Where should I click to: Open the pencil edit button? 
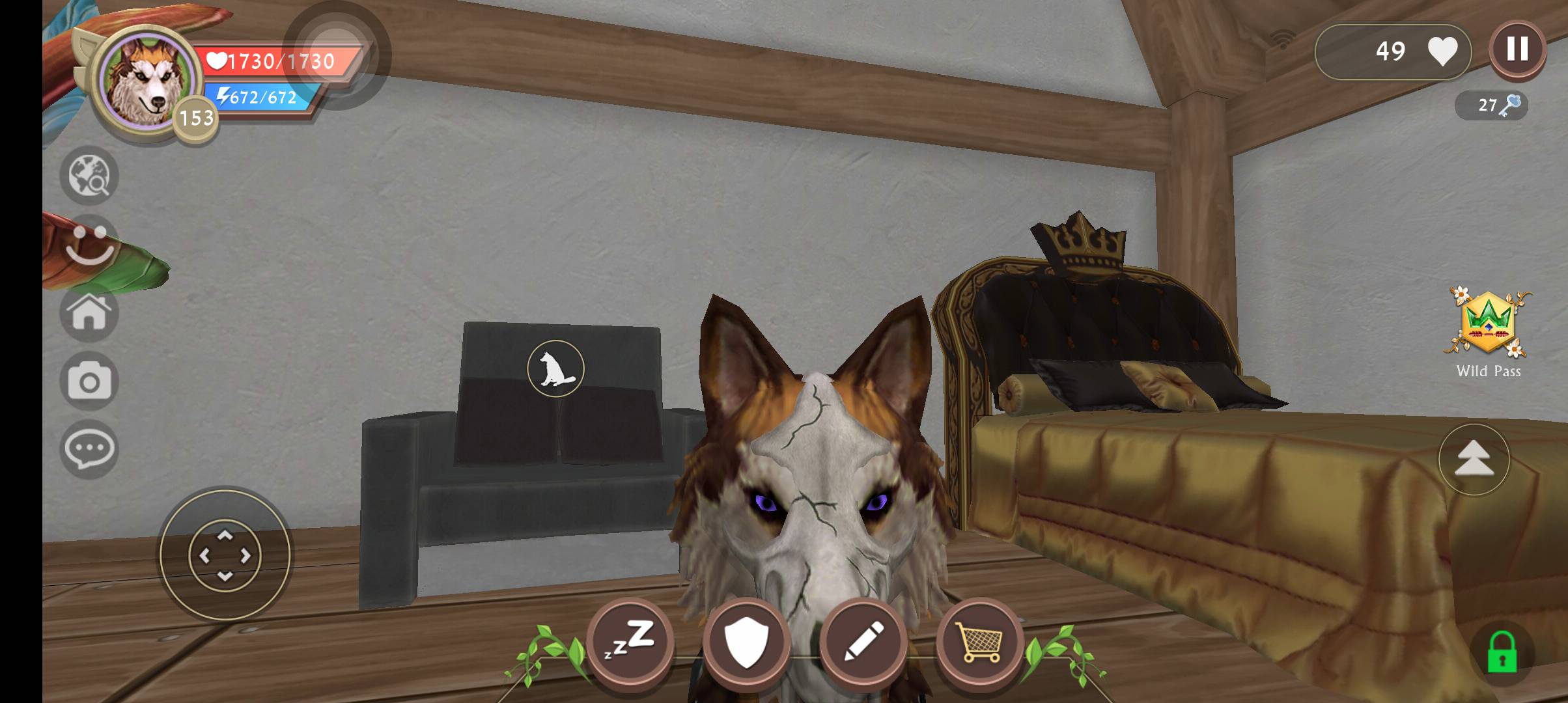tap(863, 641)
